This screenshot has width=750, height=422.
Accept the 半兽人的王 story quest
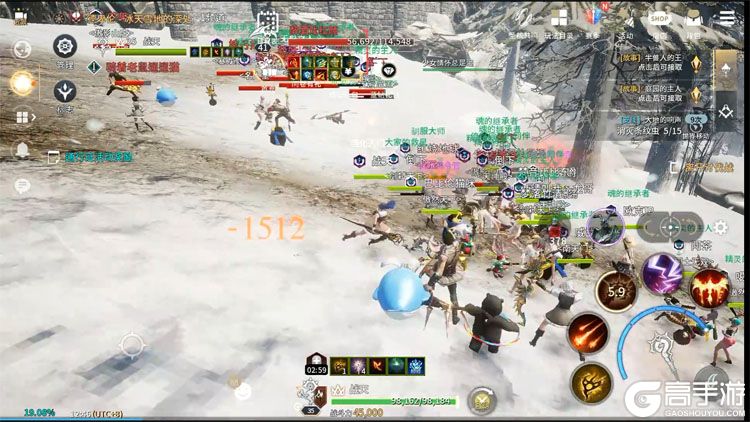tap(664, 64)
